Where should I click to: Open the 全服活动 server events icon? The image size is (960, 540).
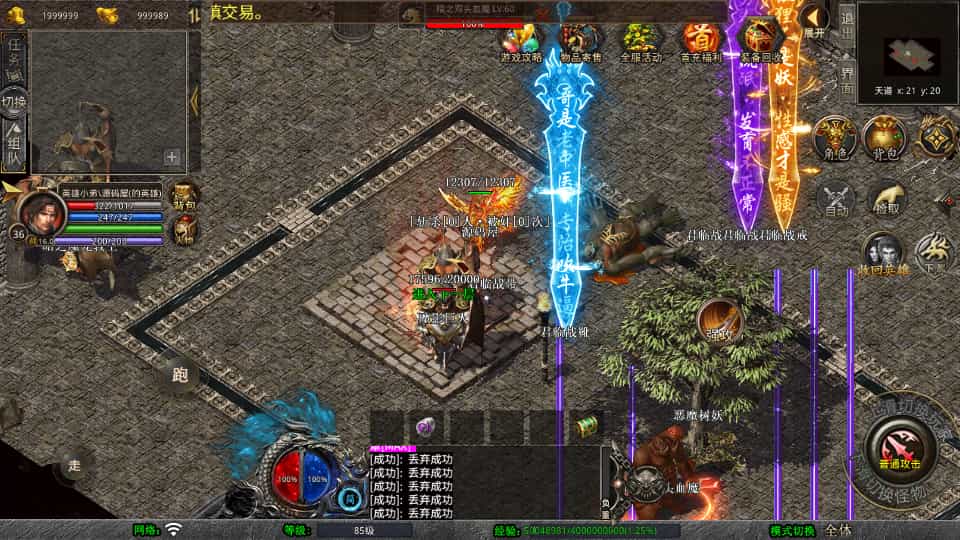pyautogui.click(x=642, y=42)
